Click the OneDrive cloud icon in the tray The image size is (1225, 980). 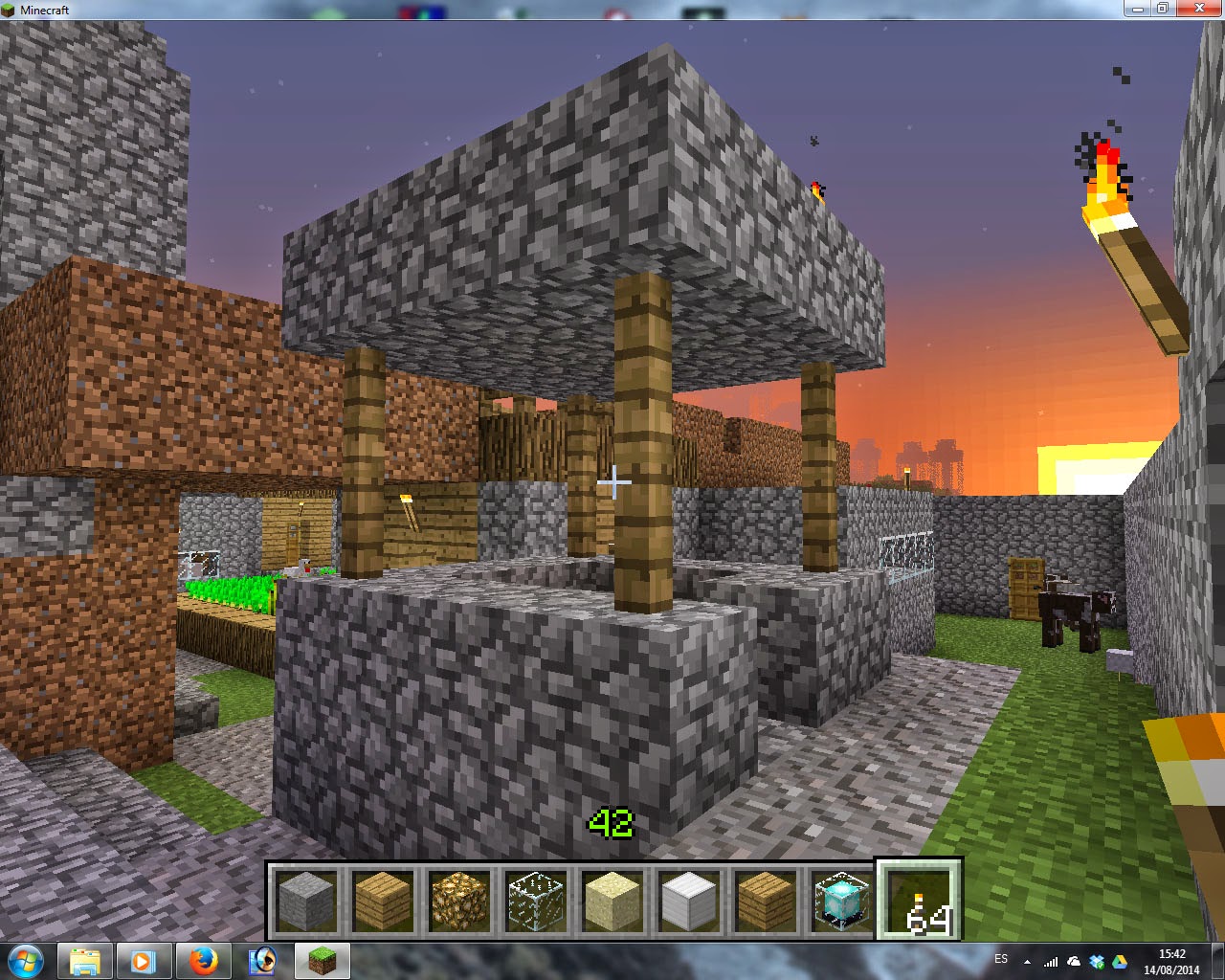click(1074, 961)
